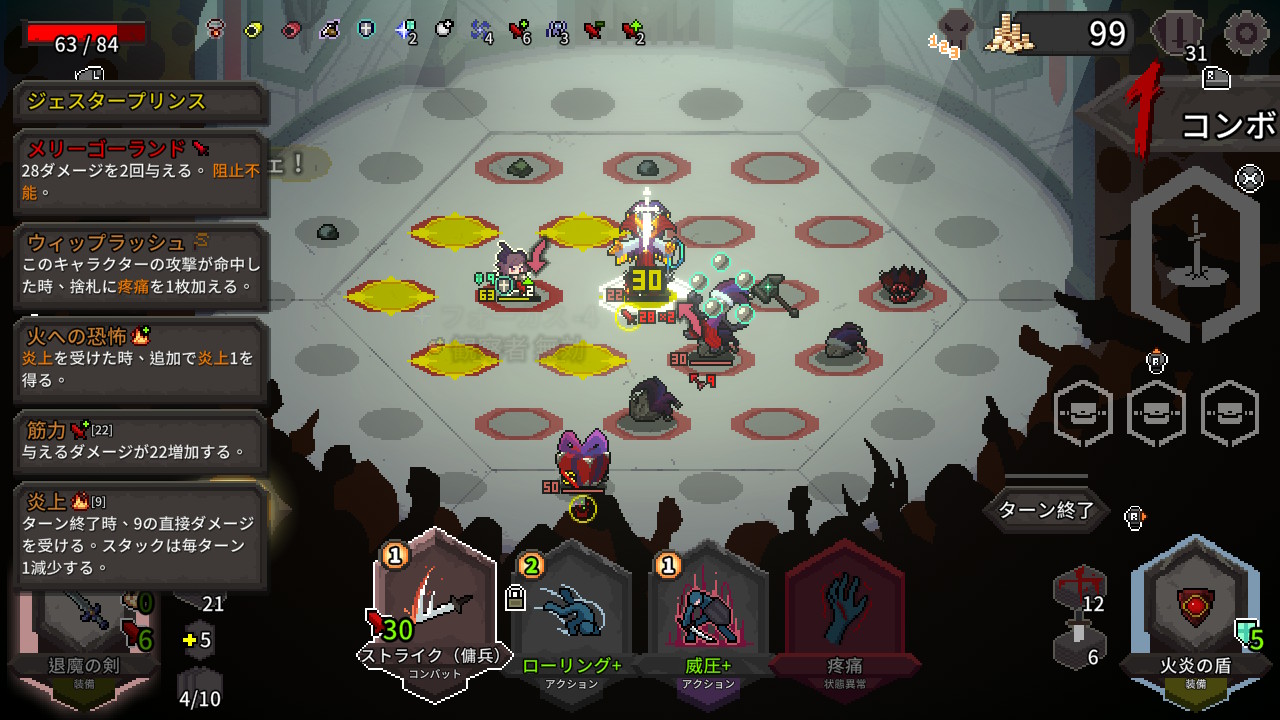The width and height of the screenshot is (1280, 720).
Task: Inspect the 炎上 burn status panel
Action: point(141,535)
